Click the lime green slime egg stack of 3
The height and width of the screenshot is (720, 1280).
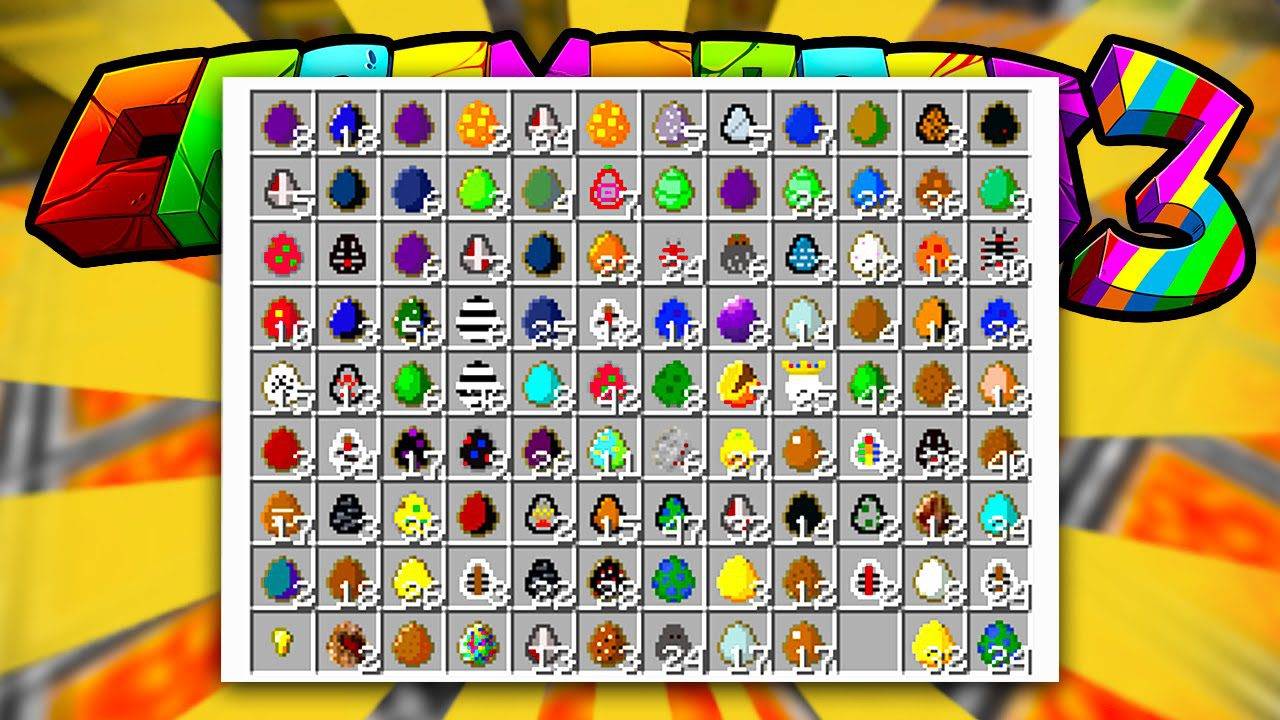click(480, 188)
